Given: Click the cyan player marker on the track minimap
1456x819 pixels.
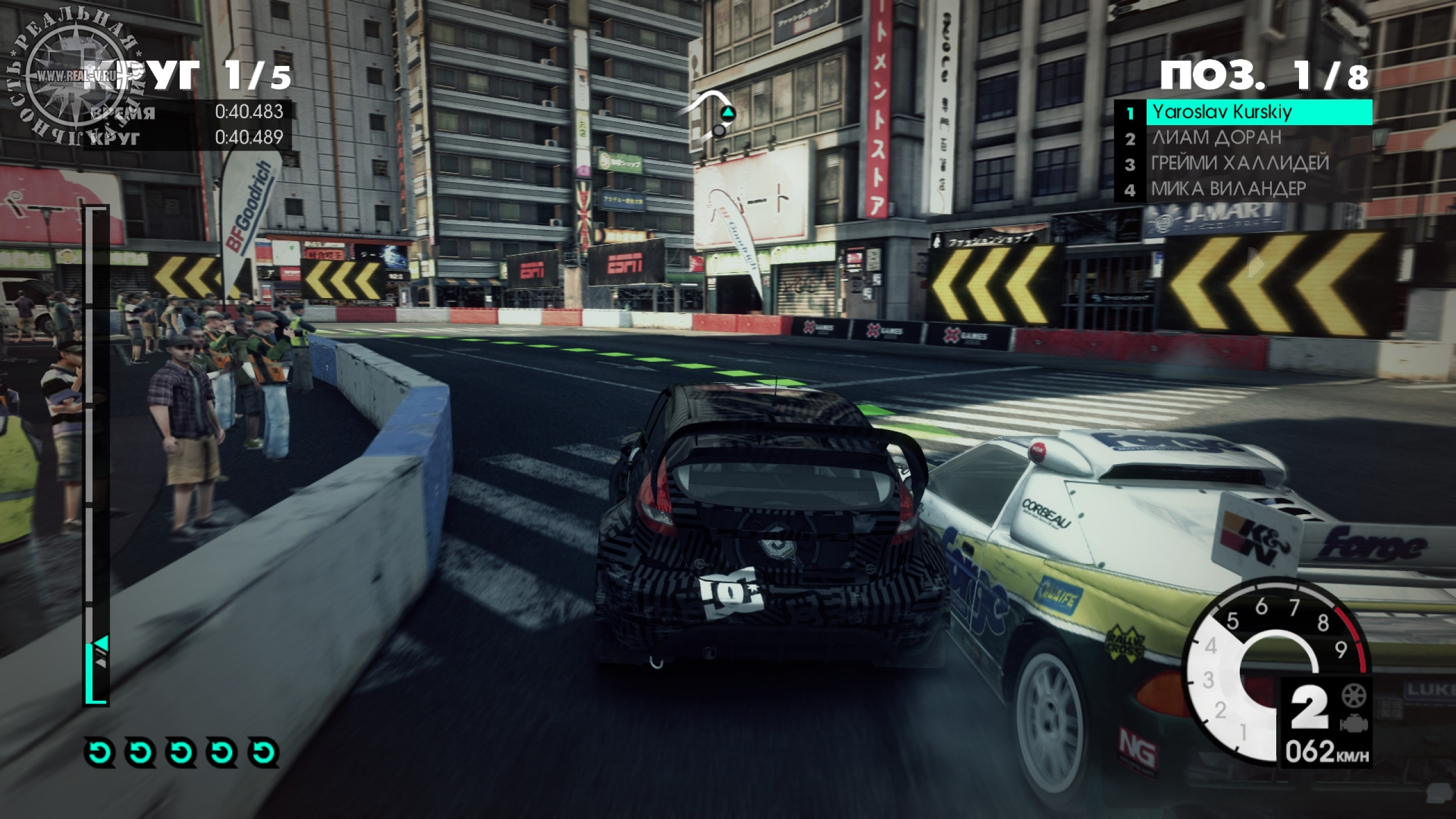Looking at the screenshot, I should (x=727, y=113).
